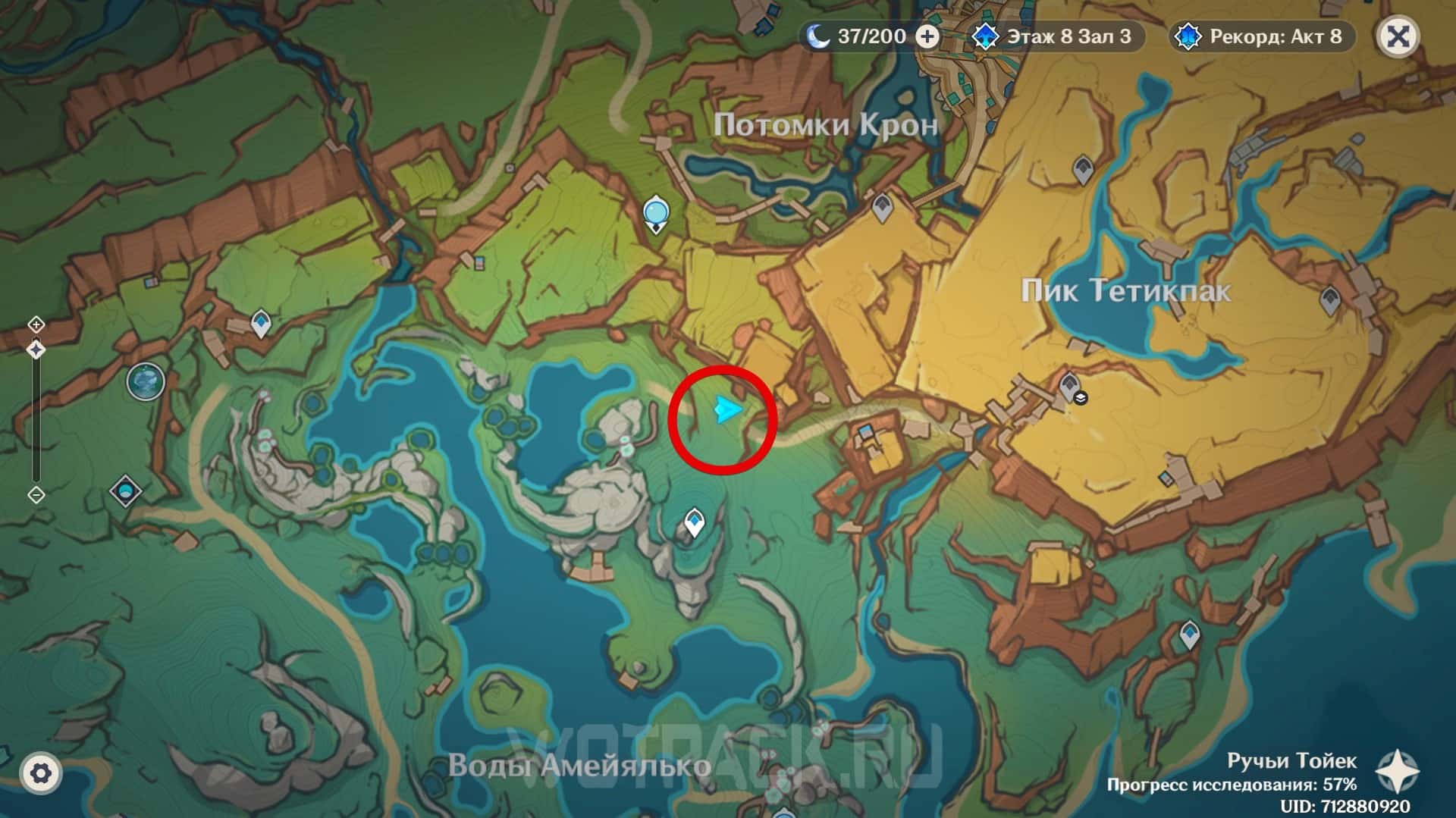Open the Рекорд: Акт 8 panel
This screenshot has height=818, width=1456.
click(x=1263, y=36)
